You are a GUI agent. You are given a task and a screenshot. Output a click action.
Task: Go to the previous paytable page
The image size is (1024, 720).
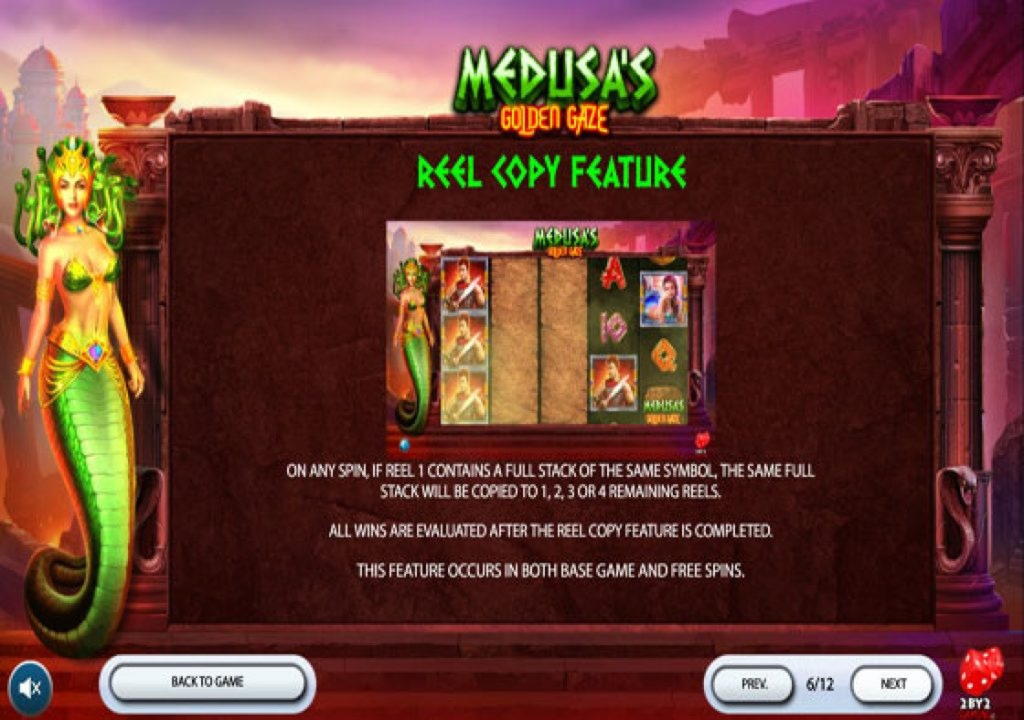tap(754, 685)
